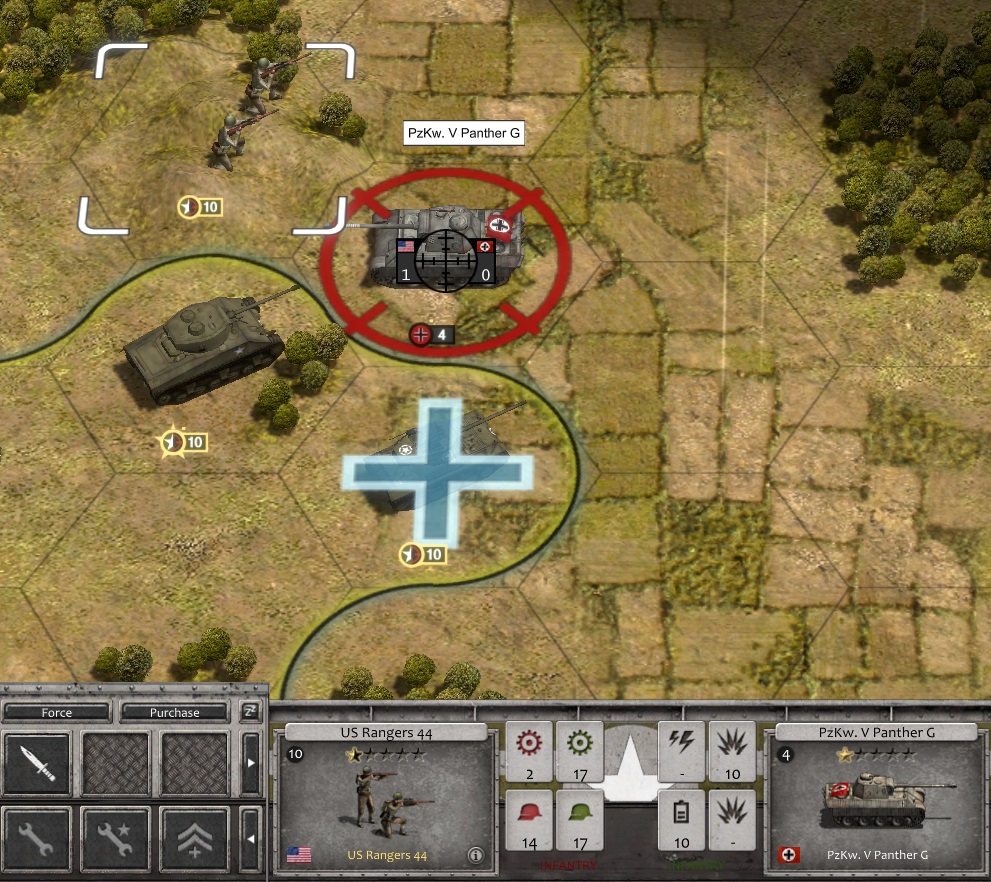The width and height of the screenshot is (991, 882).
Task: Open the Force panel
Action: (x=57, y=713)
